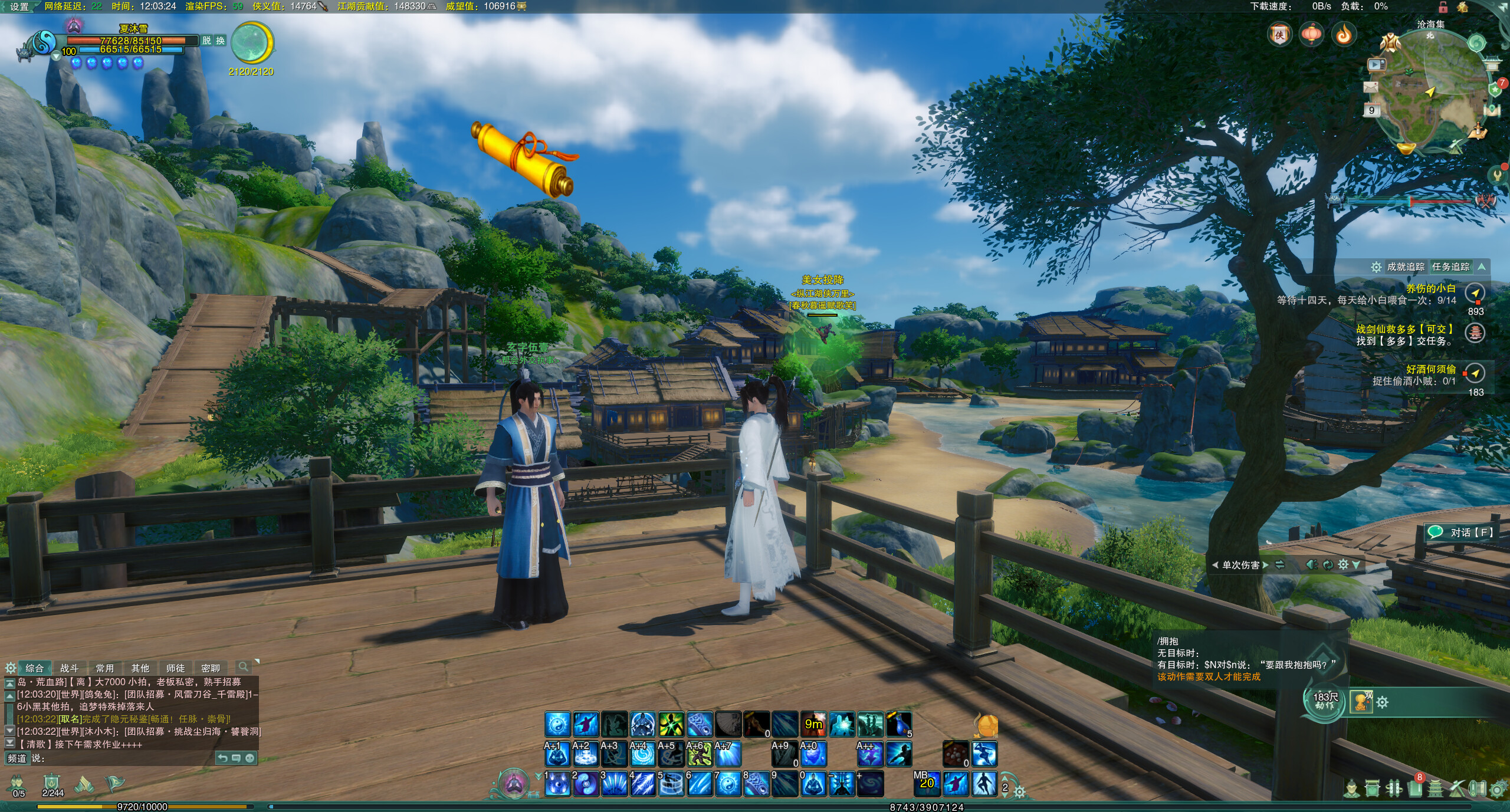Choose chat channel via 频道 button
The width and height of the screenshot is (1510, 812).
17,758
